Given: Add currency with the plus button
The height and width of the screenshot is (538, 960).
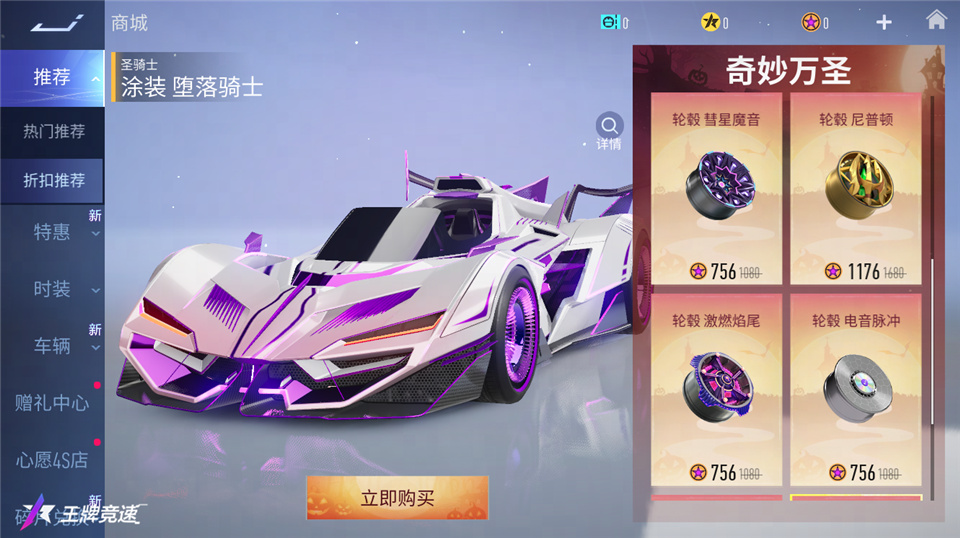Looking at the screenshot, I should pyautogui.click(x=884, y=22).
